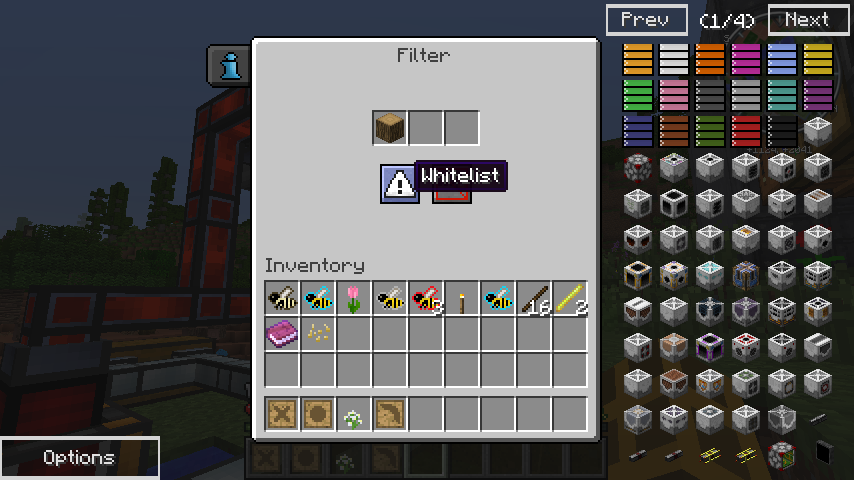Select the yellow cable in the item list
The image size is (854, 480).
tap(817, 58)
